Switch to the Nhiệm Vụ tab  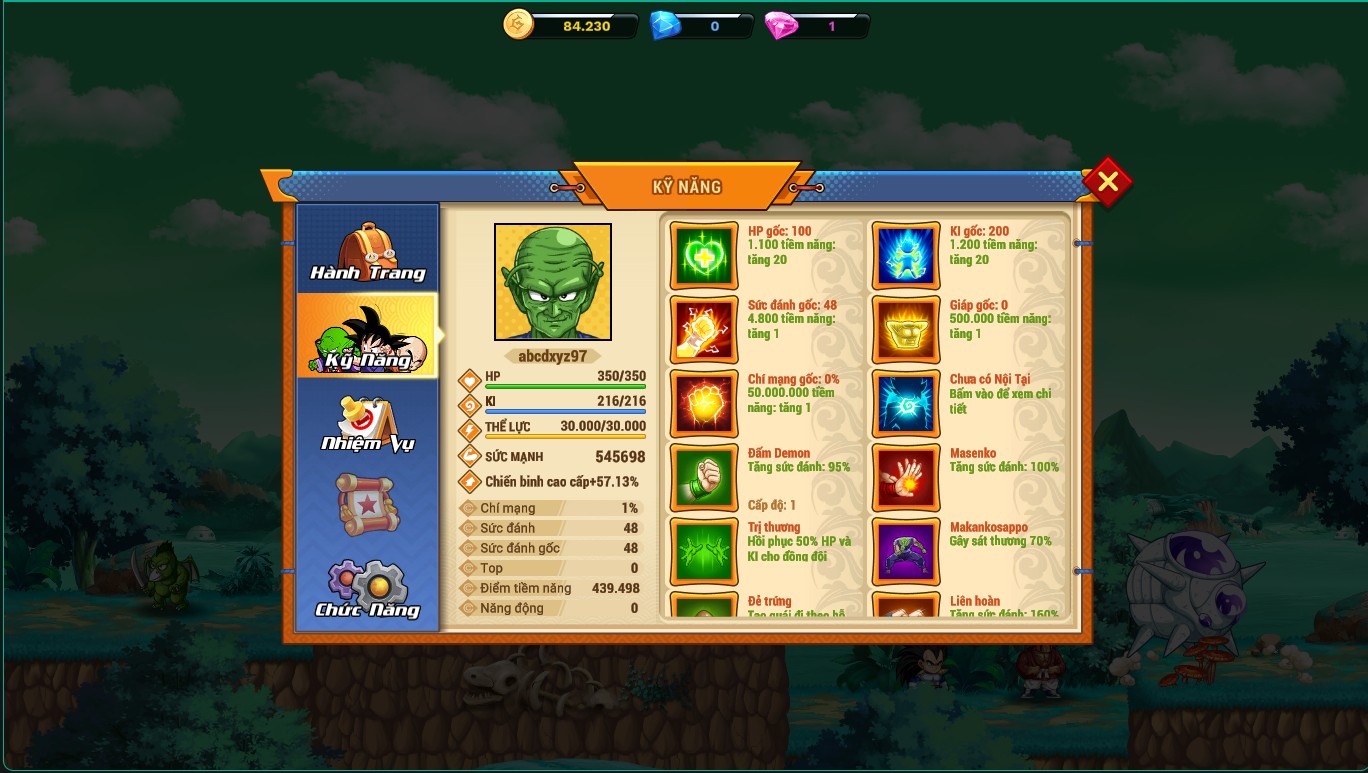pyautogui.click(x=368, y=421)
